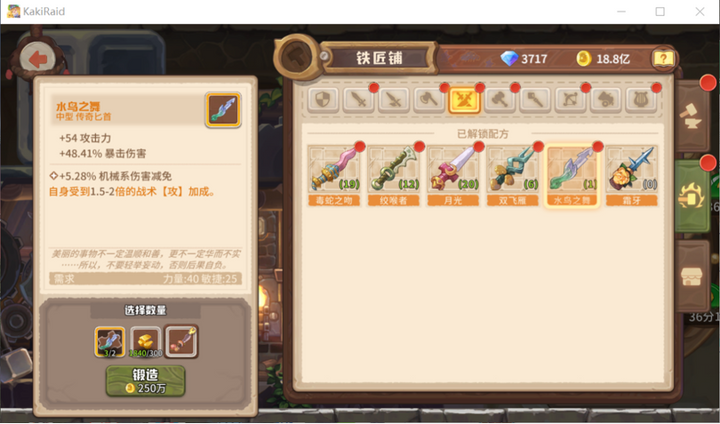The image size is (720, 424).
Task: Select the gold ingot material slot
Action: 146,341
